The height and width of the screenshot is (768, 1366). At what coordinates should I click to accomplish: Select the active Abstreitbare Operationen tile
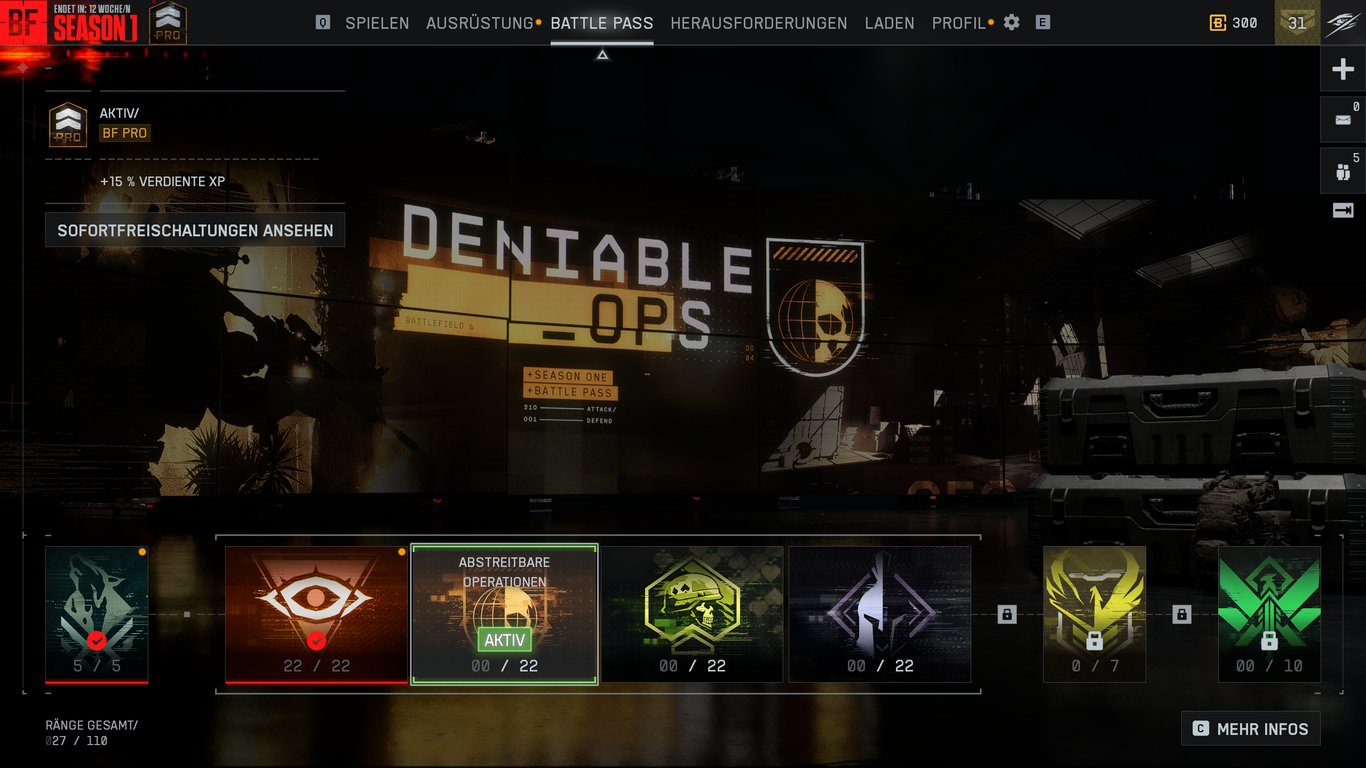pos(504,614)
